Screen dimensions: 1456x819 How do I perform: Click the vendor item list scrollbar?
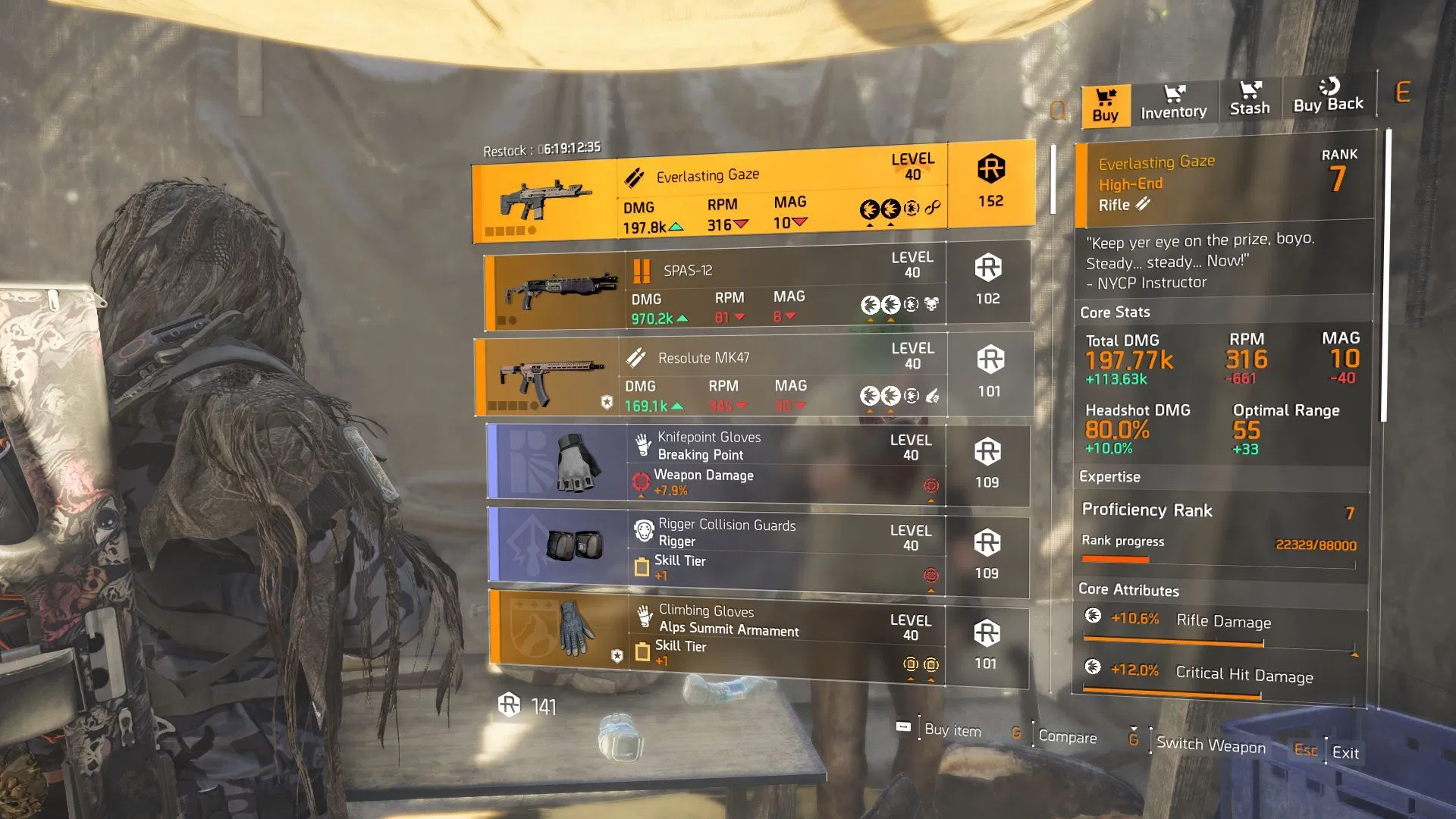click(x=1053, y=180)
